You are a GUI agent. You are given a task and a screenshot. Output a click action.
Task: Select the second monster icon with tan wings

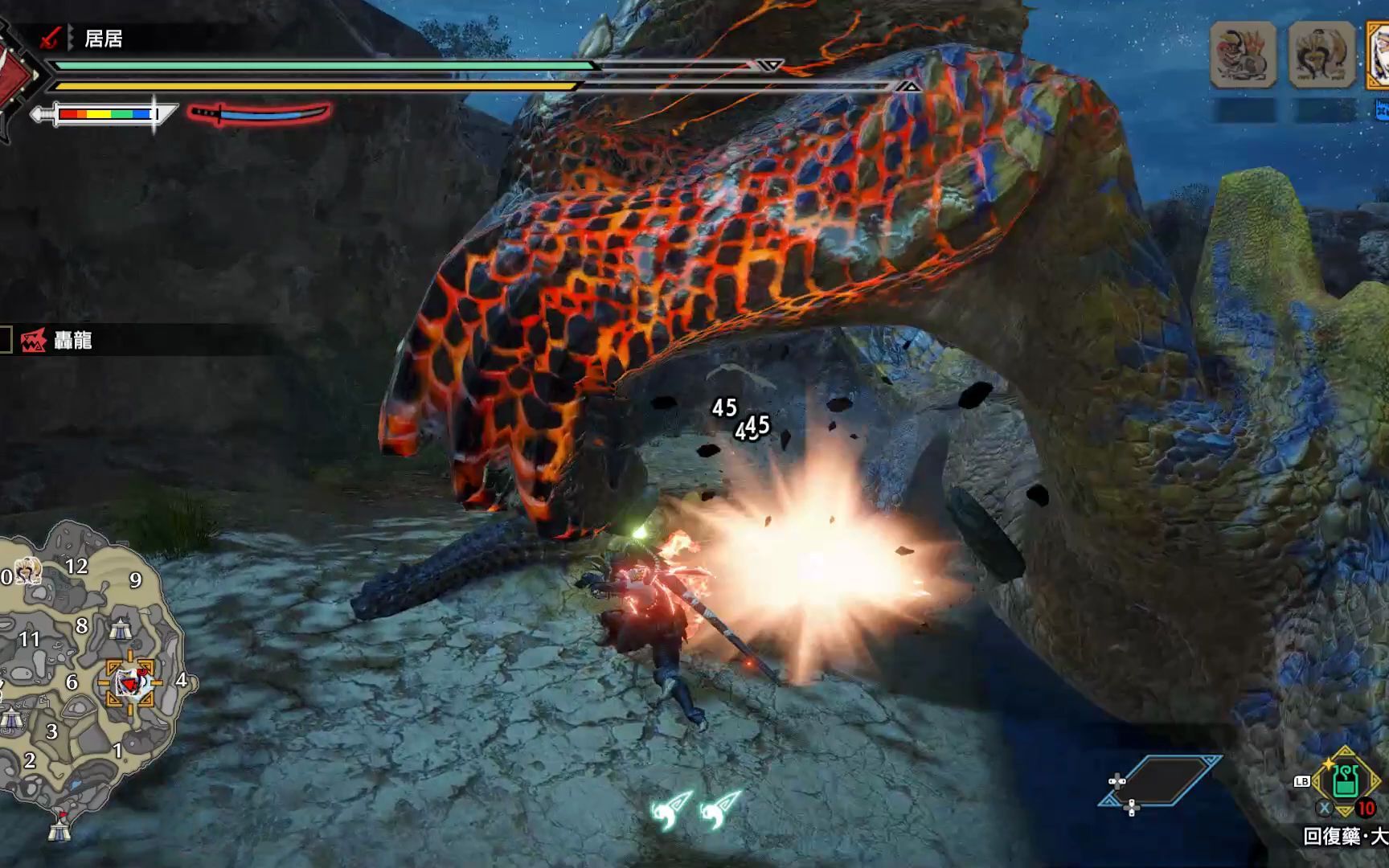coord(1321,55)
